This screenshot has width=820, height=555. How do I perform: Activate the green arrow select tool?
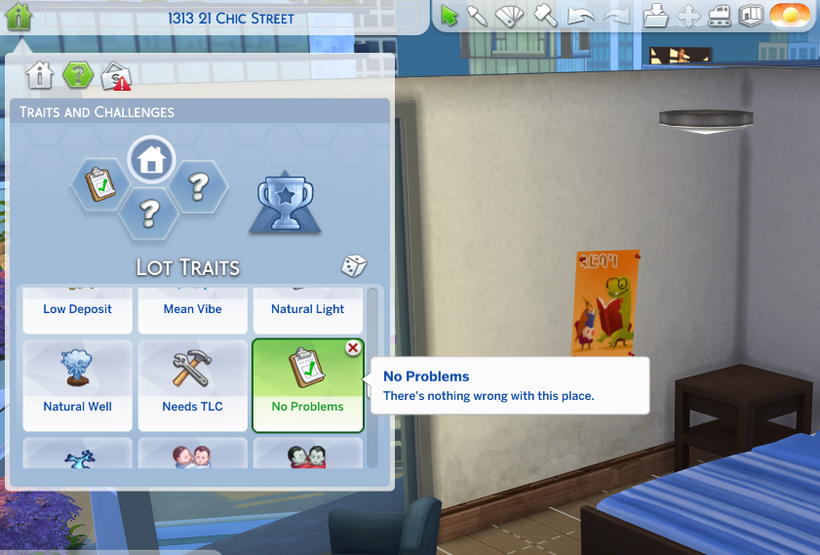pyautogui.click(x=449, y=16)
